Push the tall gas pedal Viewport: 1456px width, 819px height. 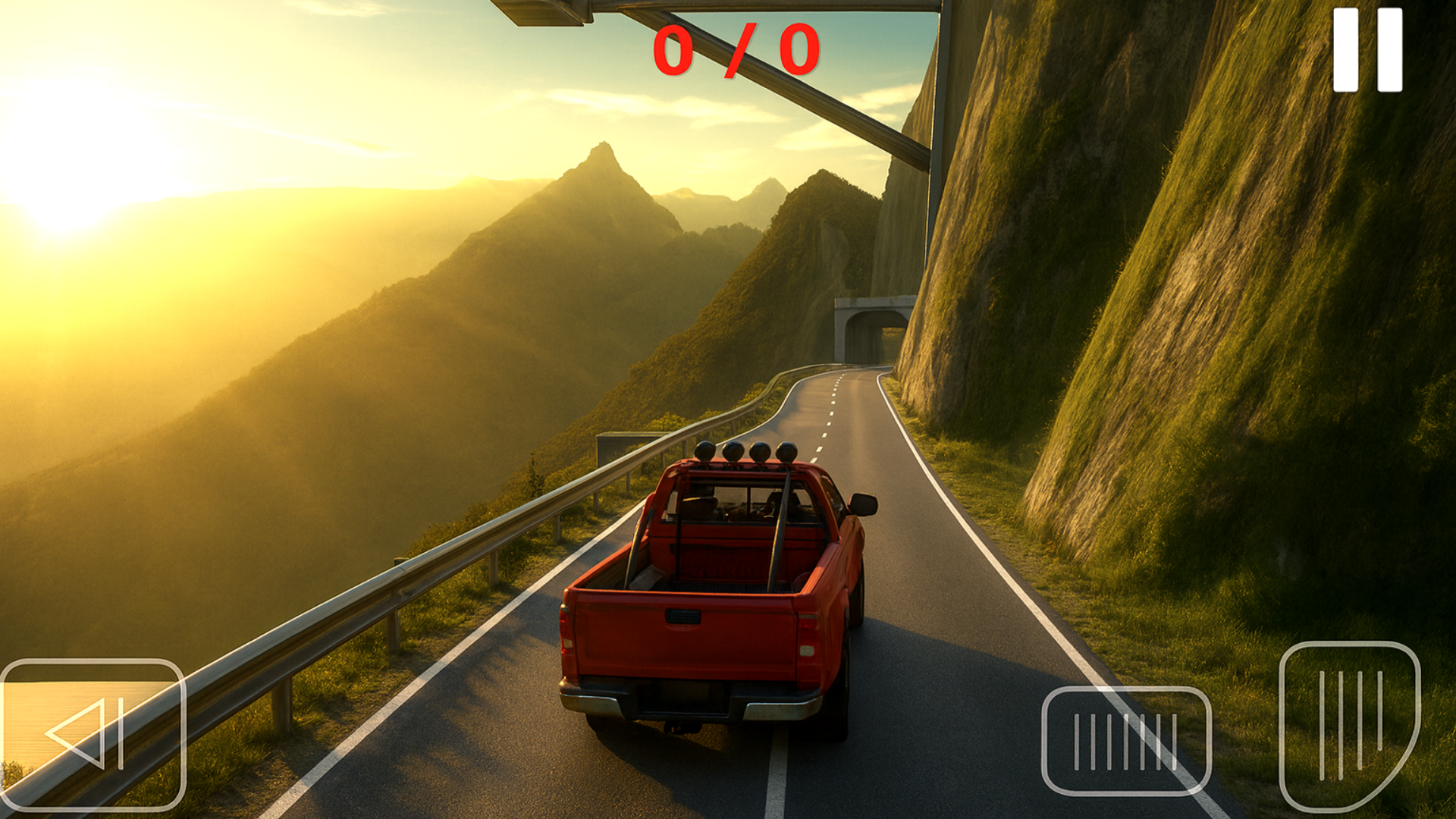coord(1348,726)
